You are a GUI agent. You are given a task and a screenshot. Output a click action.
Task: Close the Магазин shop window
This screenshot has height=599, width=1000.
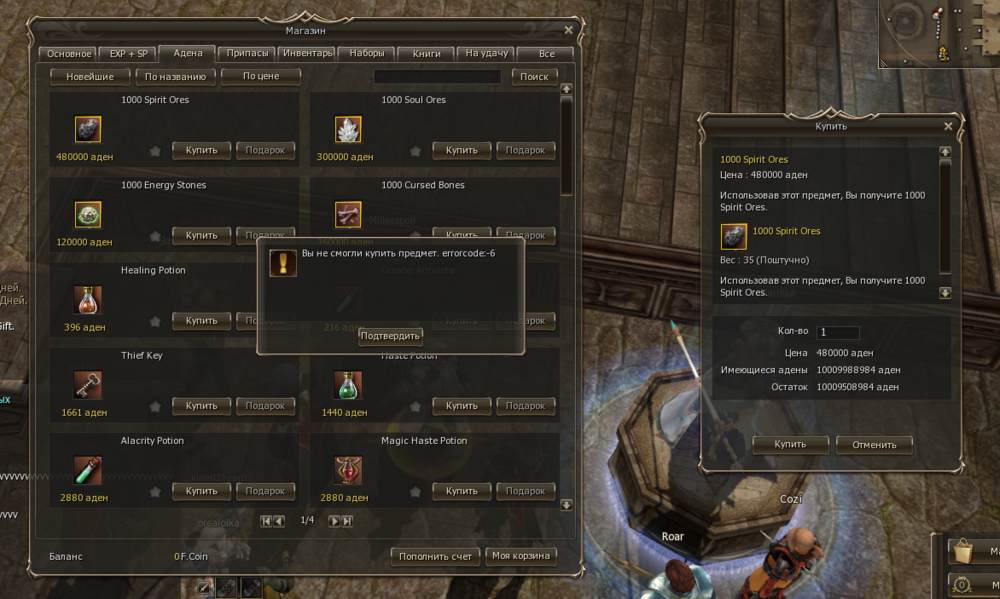point(568,30)
